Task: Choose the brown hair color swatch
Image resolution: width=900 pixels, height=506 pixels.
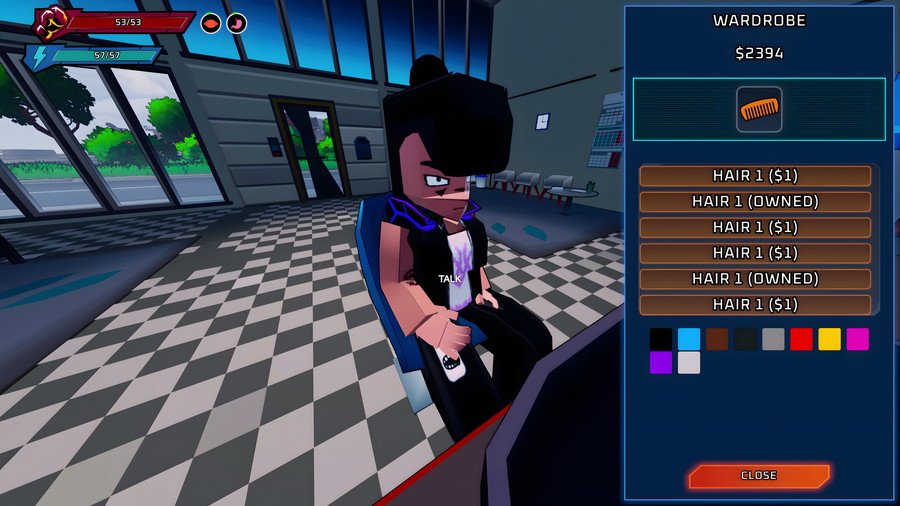Action: [717, 339]
